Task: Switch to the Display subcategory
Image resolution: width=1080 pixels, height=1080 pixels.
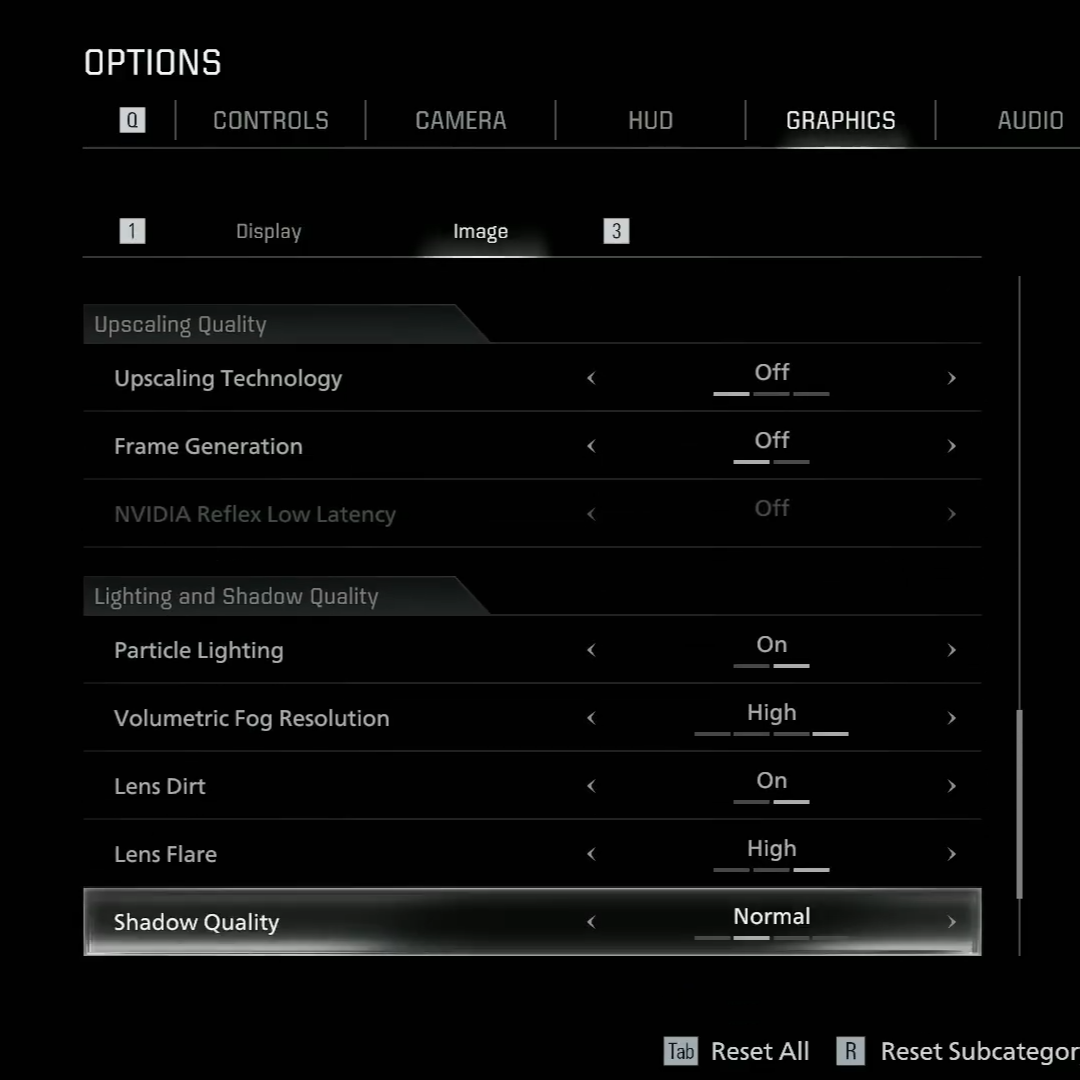Action: [268, 232]
